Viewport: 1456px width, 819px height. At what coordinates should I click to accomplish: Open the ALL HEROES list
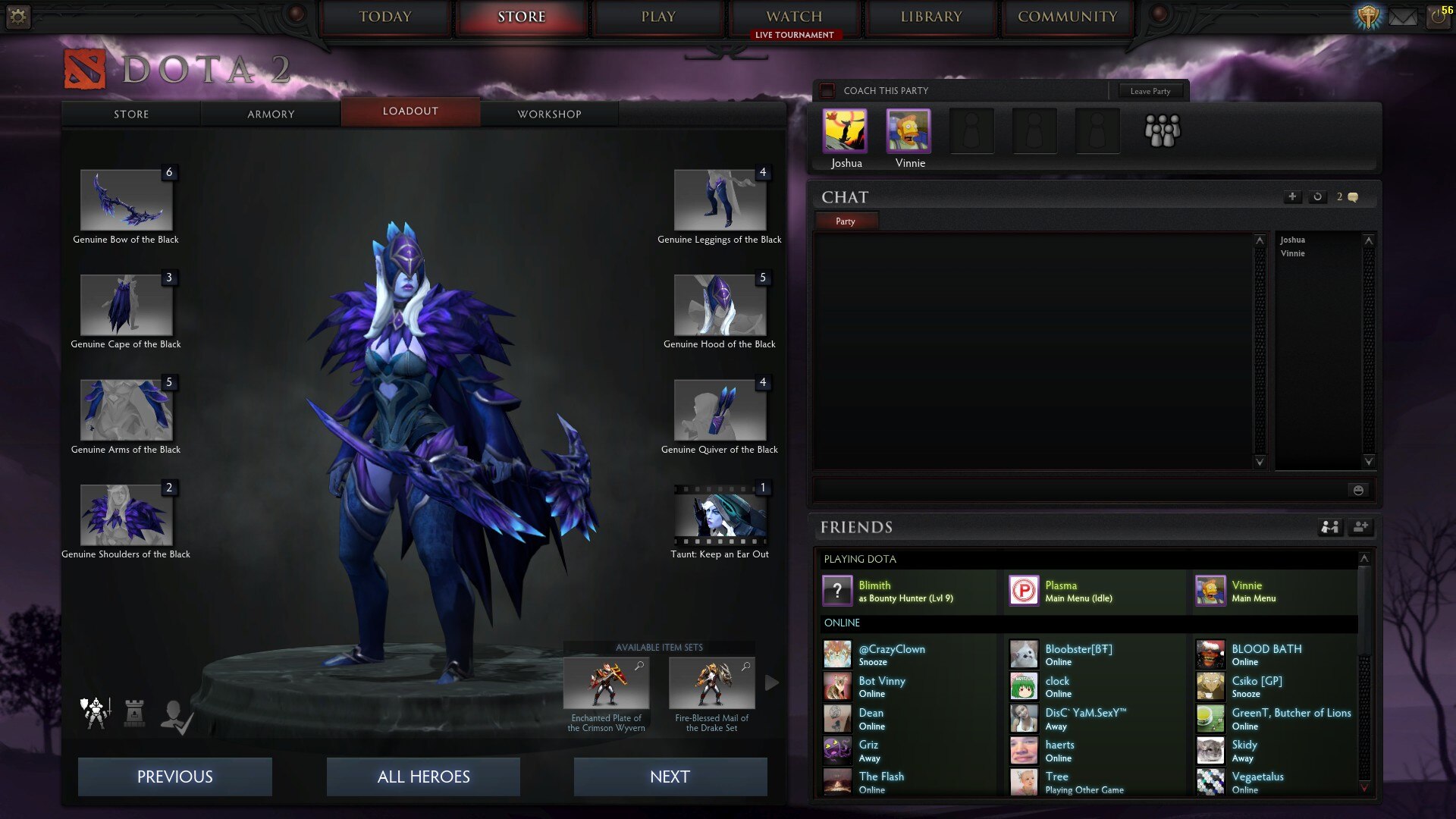423,777
